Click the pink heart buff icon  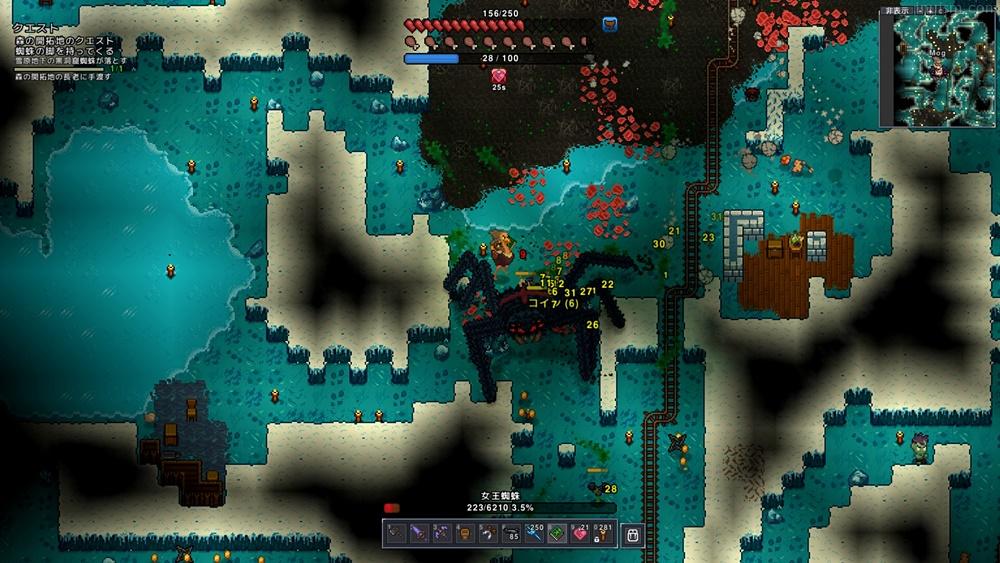(x=498, y=75)
